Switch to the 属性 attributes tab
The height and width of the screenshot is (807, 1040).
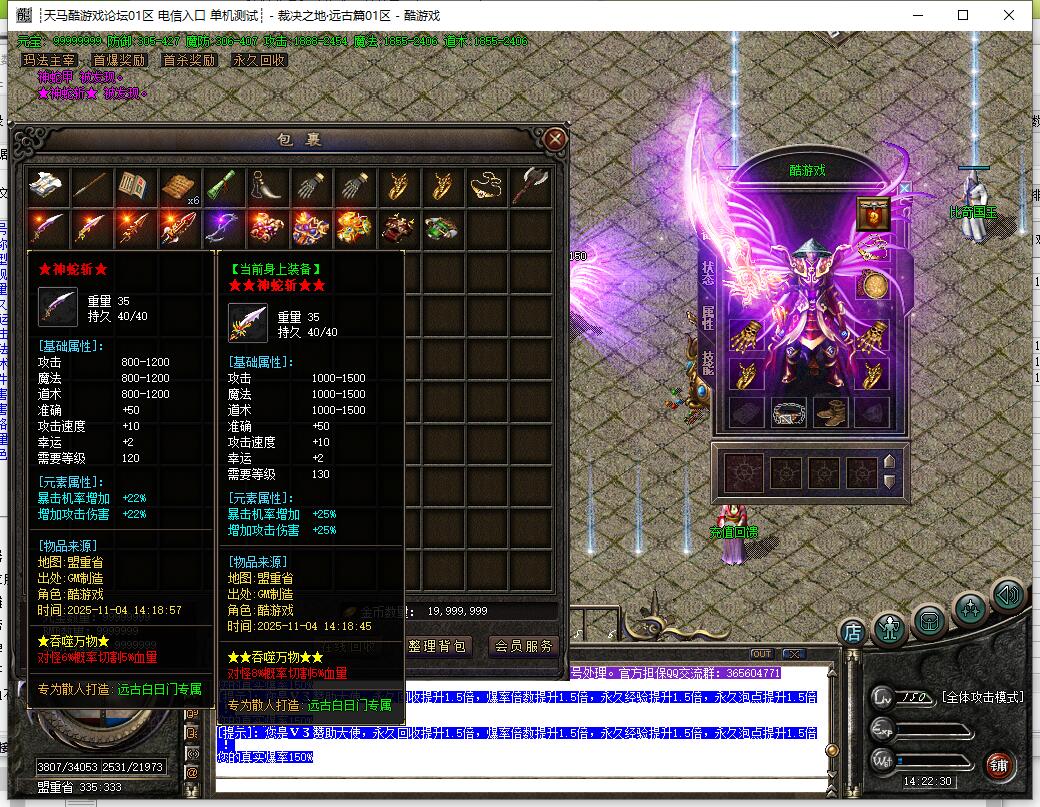(x=708, y=322)
